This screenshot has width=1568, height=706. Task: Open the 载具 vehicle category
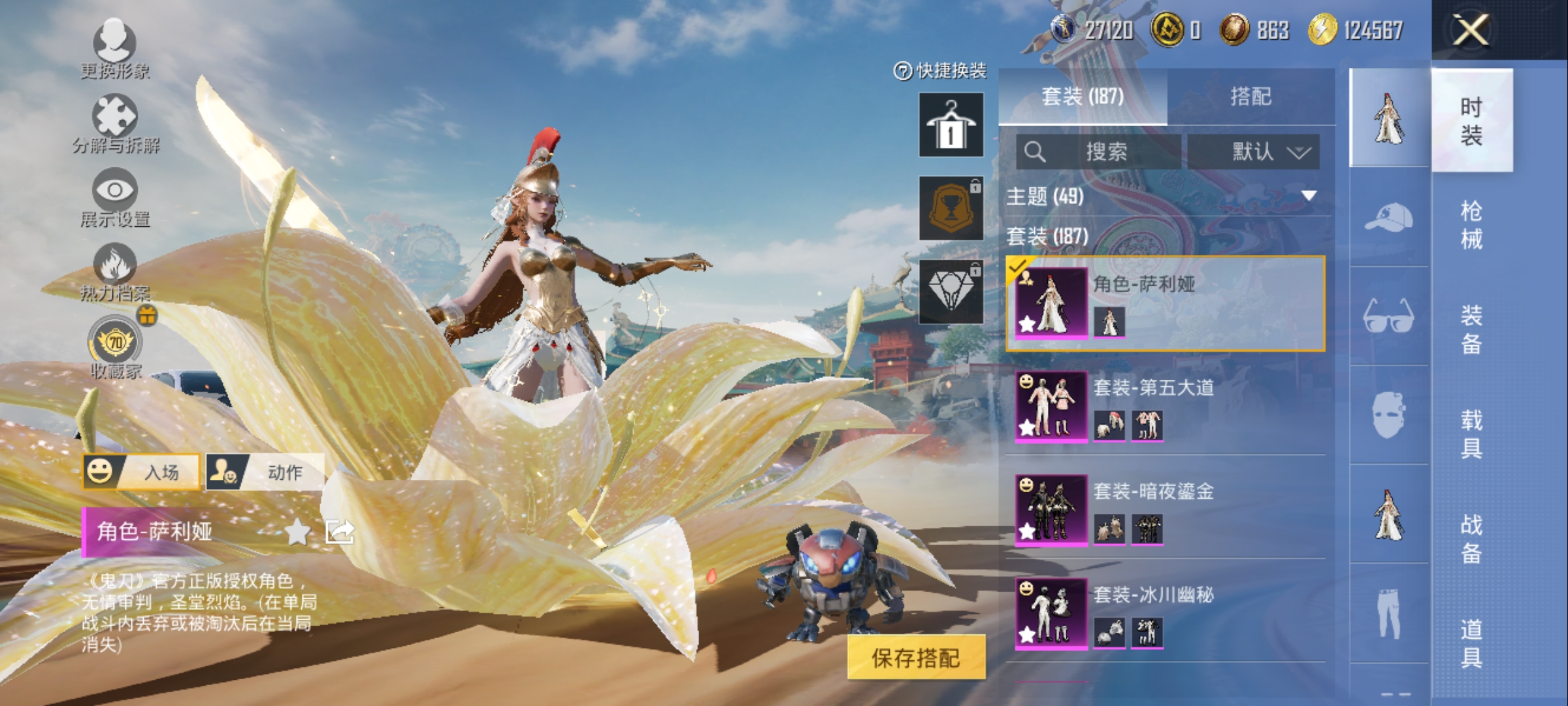[x=1471, y=434]
